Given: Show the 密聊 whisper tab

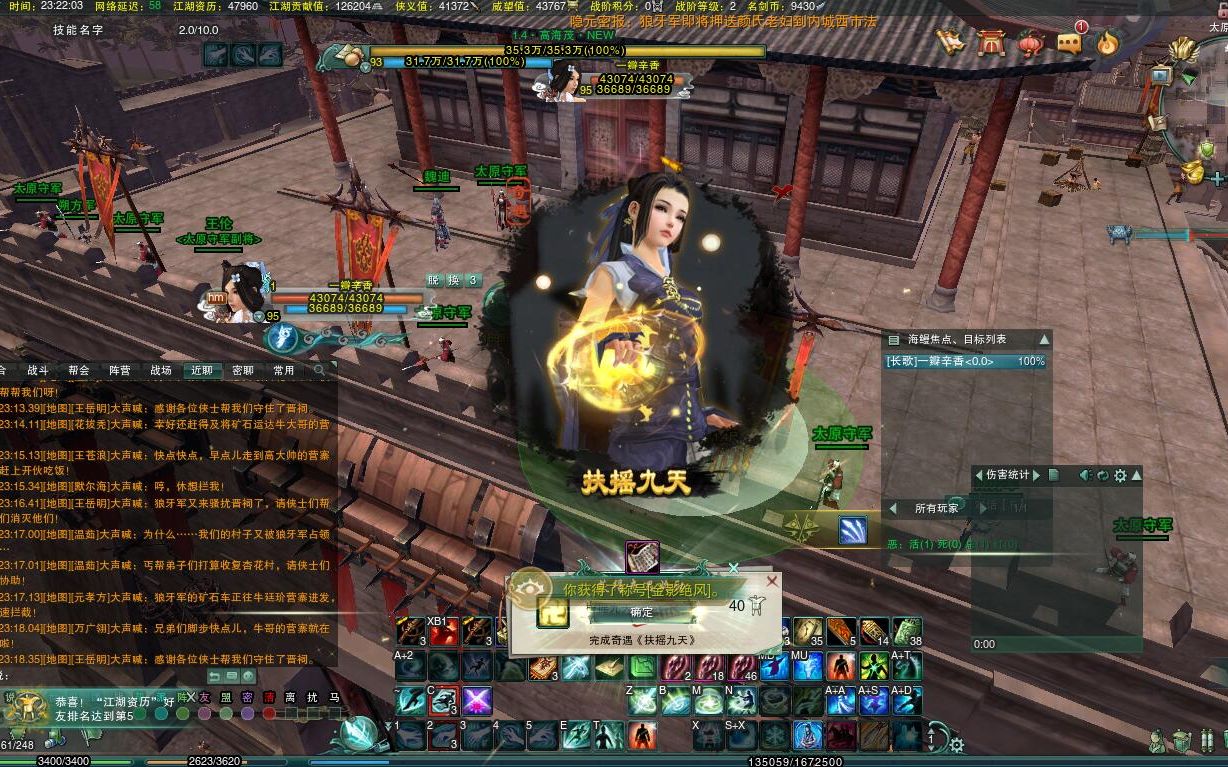Looking at the screenshot, I should (242, 370).
